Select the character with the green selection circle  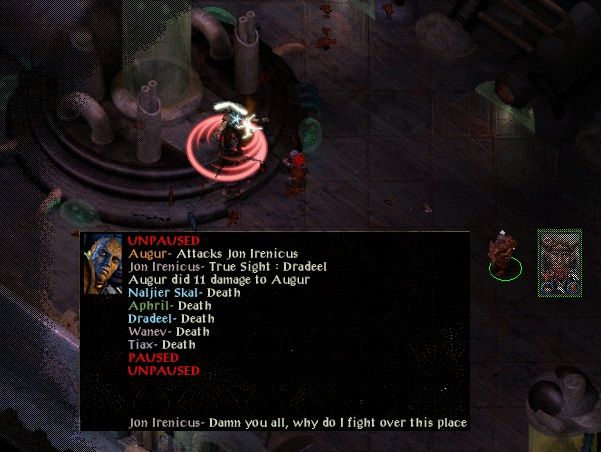click(x=504, y=253)
